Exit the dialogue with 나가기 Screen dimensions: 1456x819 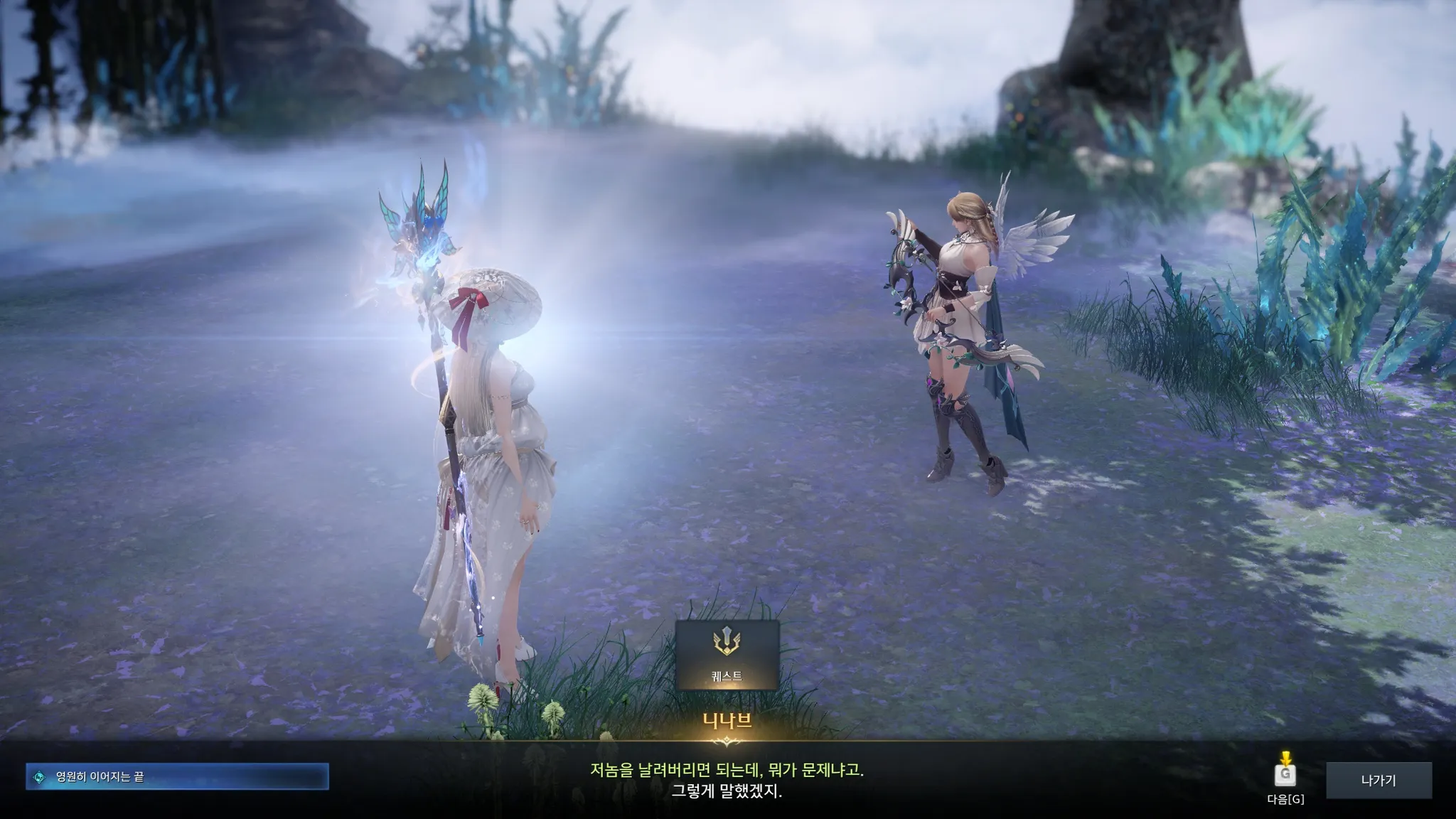pyautogui.click(x=1379, y=781)
